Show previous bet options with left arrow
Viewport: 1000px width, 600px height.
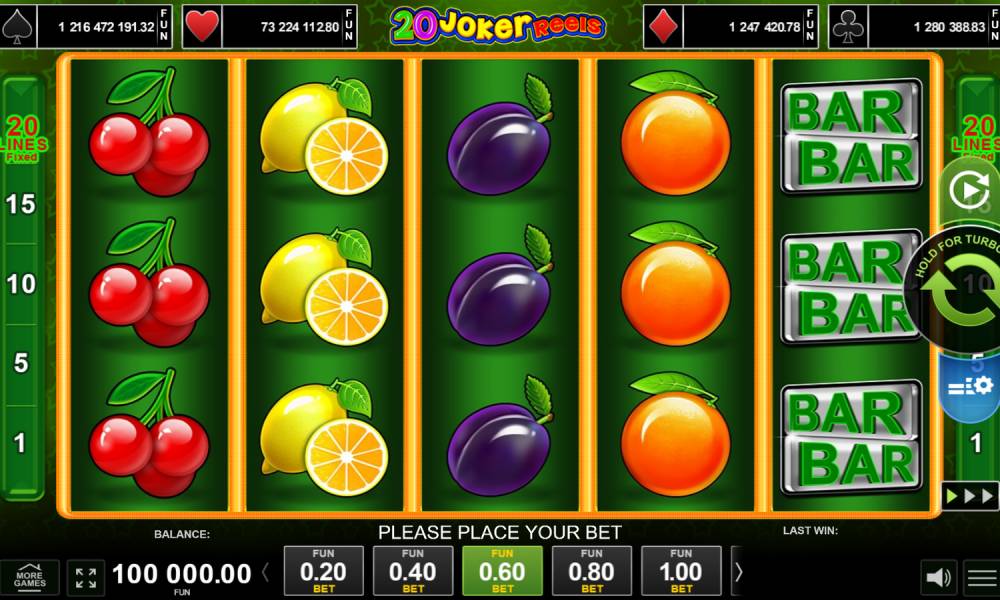(266, 573)
